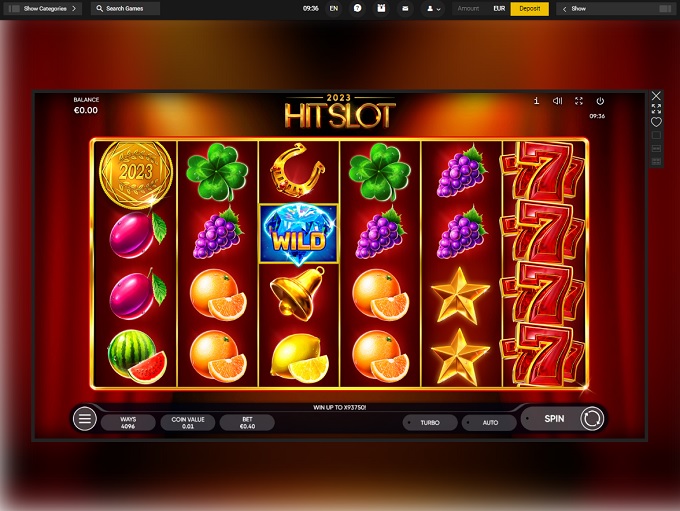Toggle the game sound speaker icon
This screenshot has width=680, height=511.
coord(557,101)
